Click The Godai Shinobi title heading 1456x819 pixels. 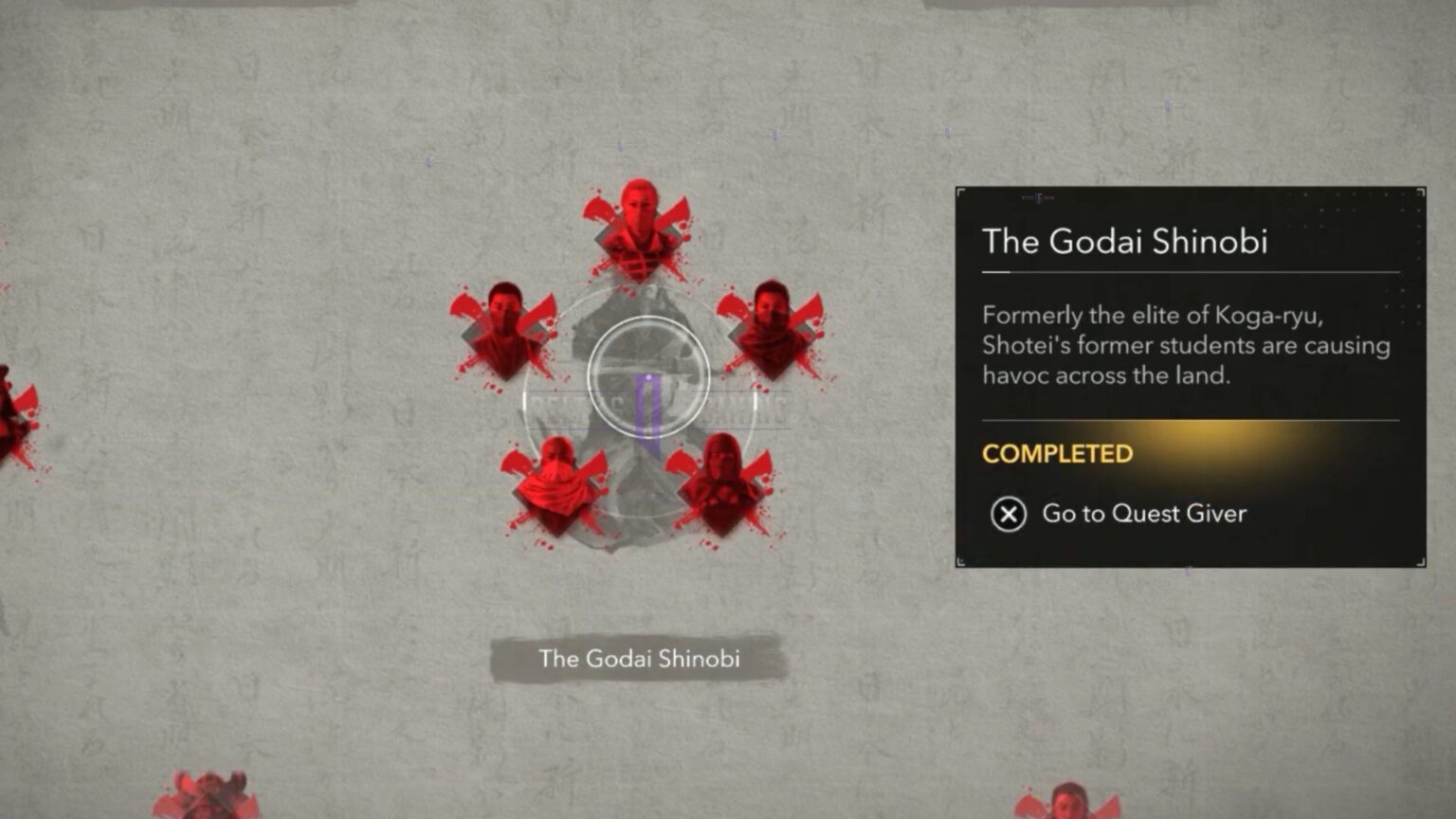[1124, 243]
